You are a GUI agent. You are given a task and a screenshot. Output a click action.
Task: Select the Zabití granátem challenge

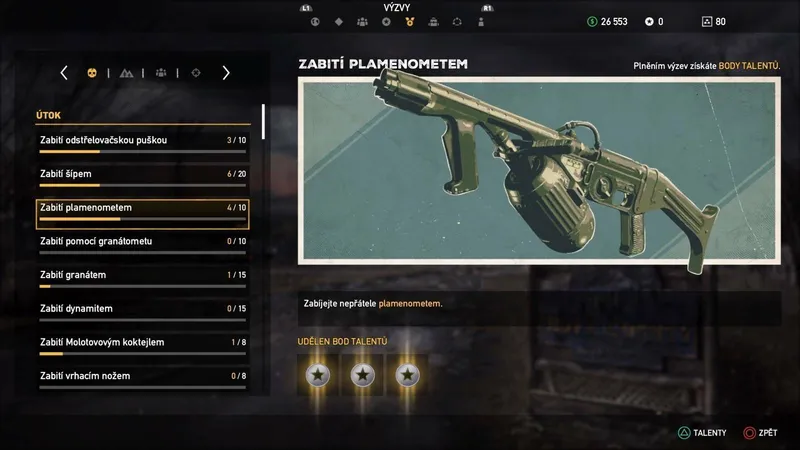(x=142, y=275)
